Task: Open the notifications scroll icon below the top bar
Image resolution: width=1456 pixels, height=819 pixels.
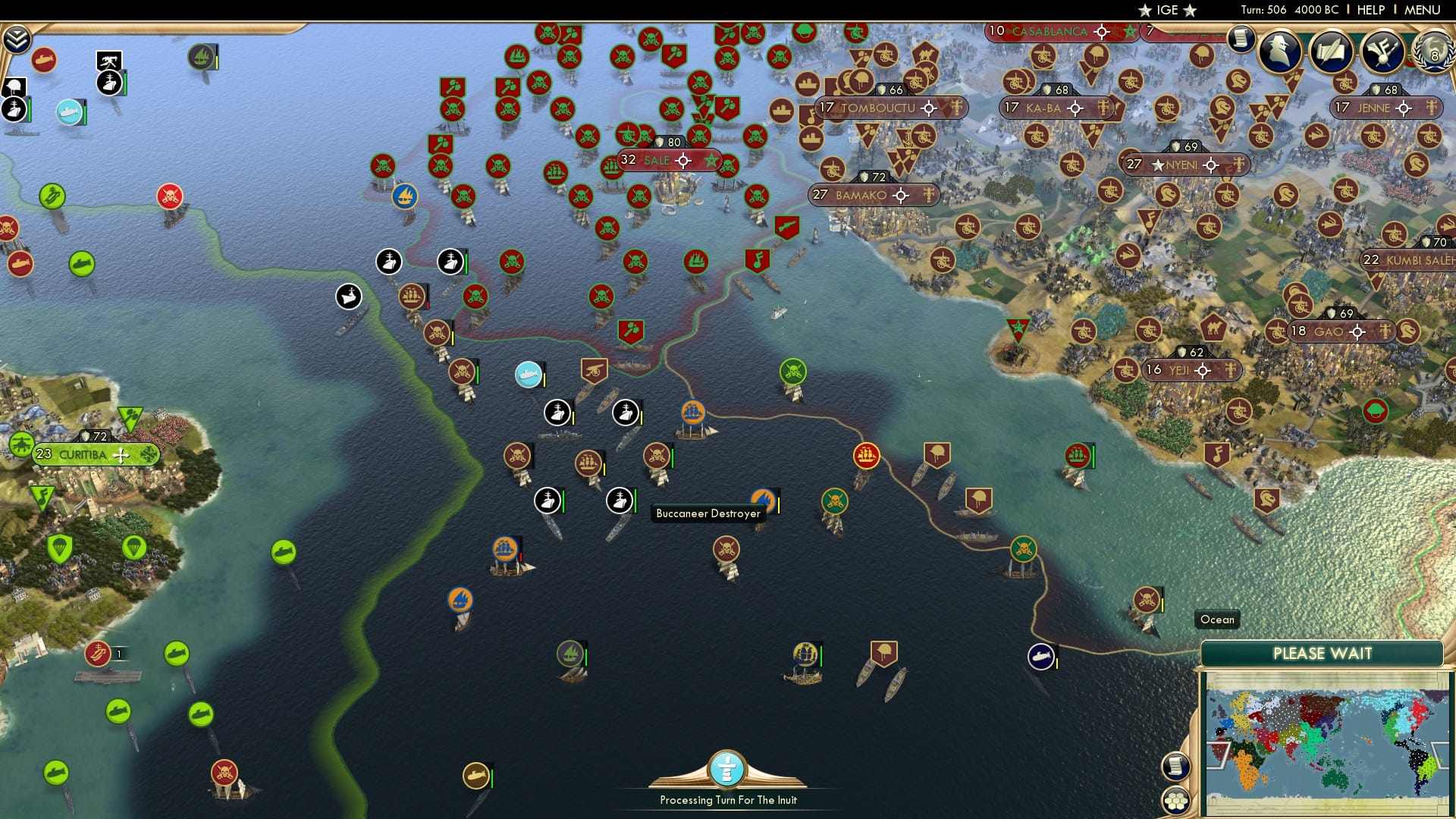Action: click(1241, 39)
